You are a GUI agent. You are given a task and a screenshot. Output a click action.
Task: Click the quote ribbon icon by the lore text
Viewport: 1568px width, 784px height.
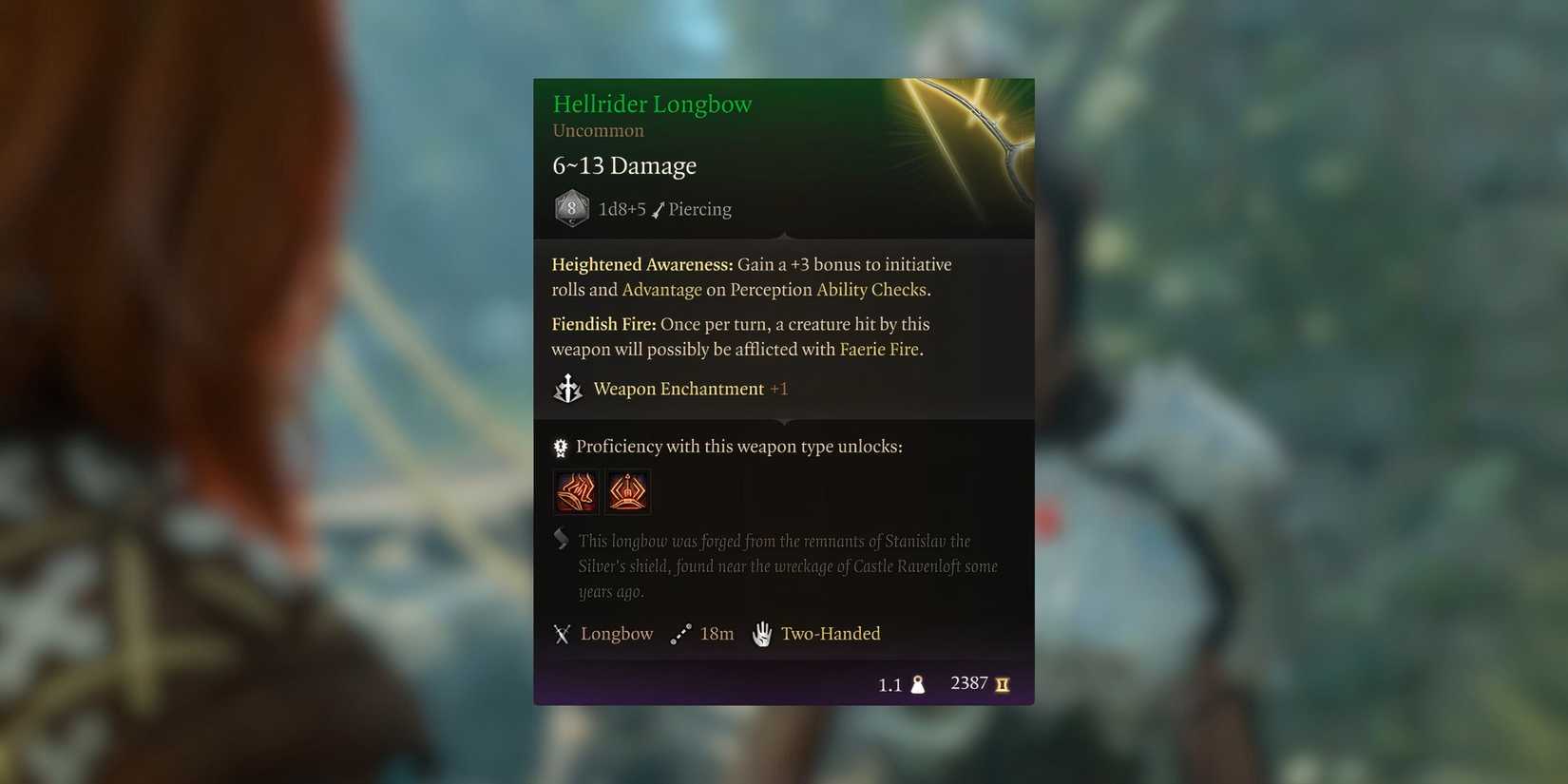(x=561, y=539)
